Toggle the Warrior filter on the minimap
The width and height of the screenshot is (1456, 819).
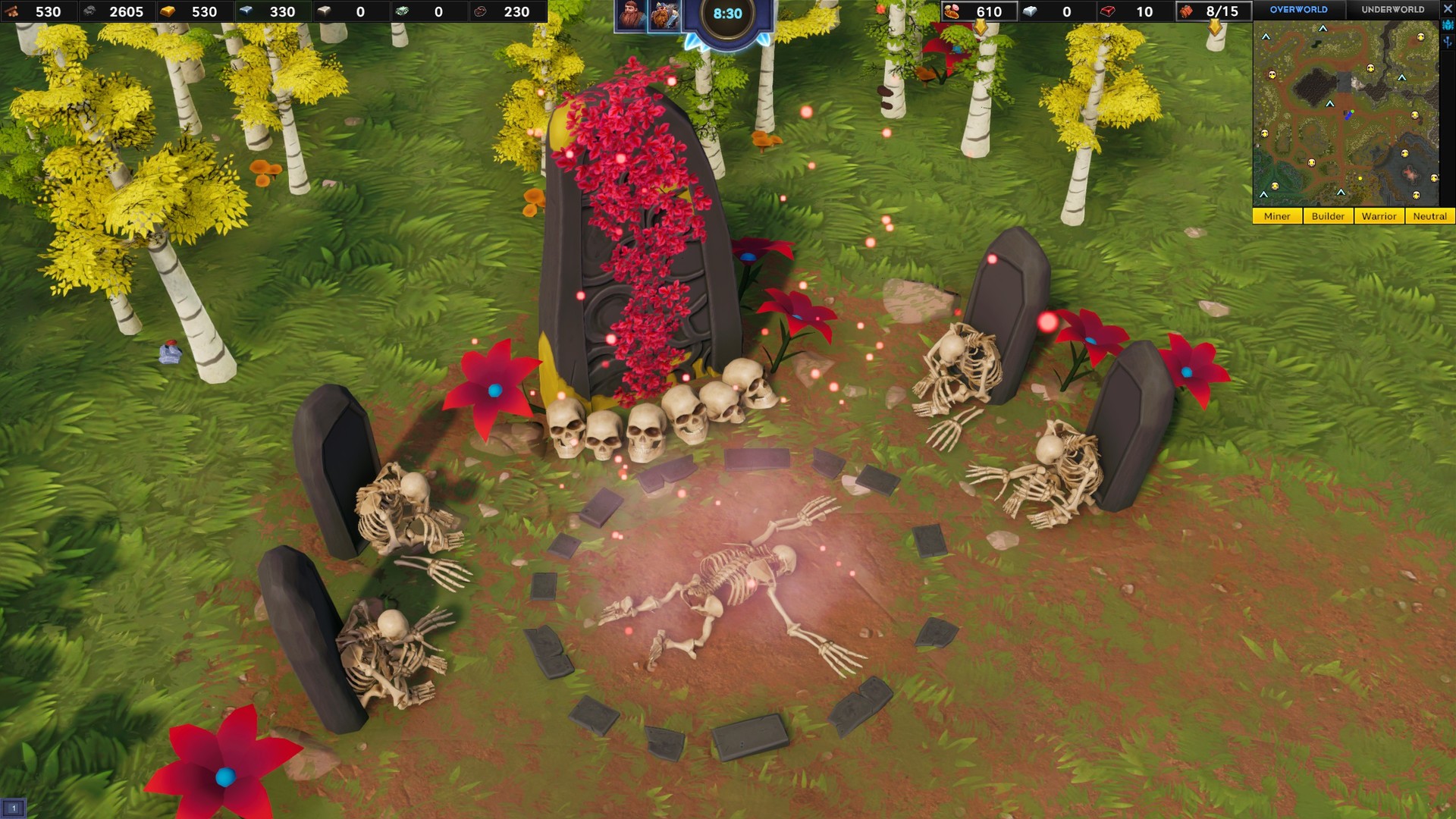click(x=1379, y=216)
